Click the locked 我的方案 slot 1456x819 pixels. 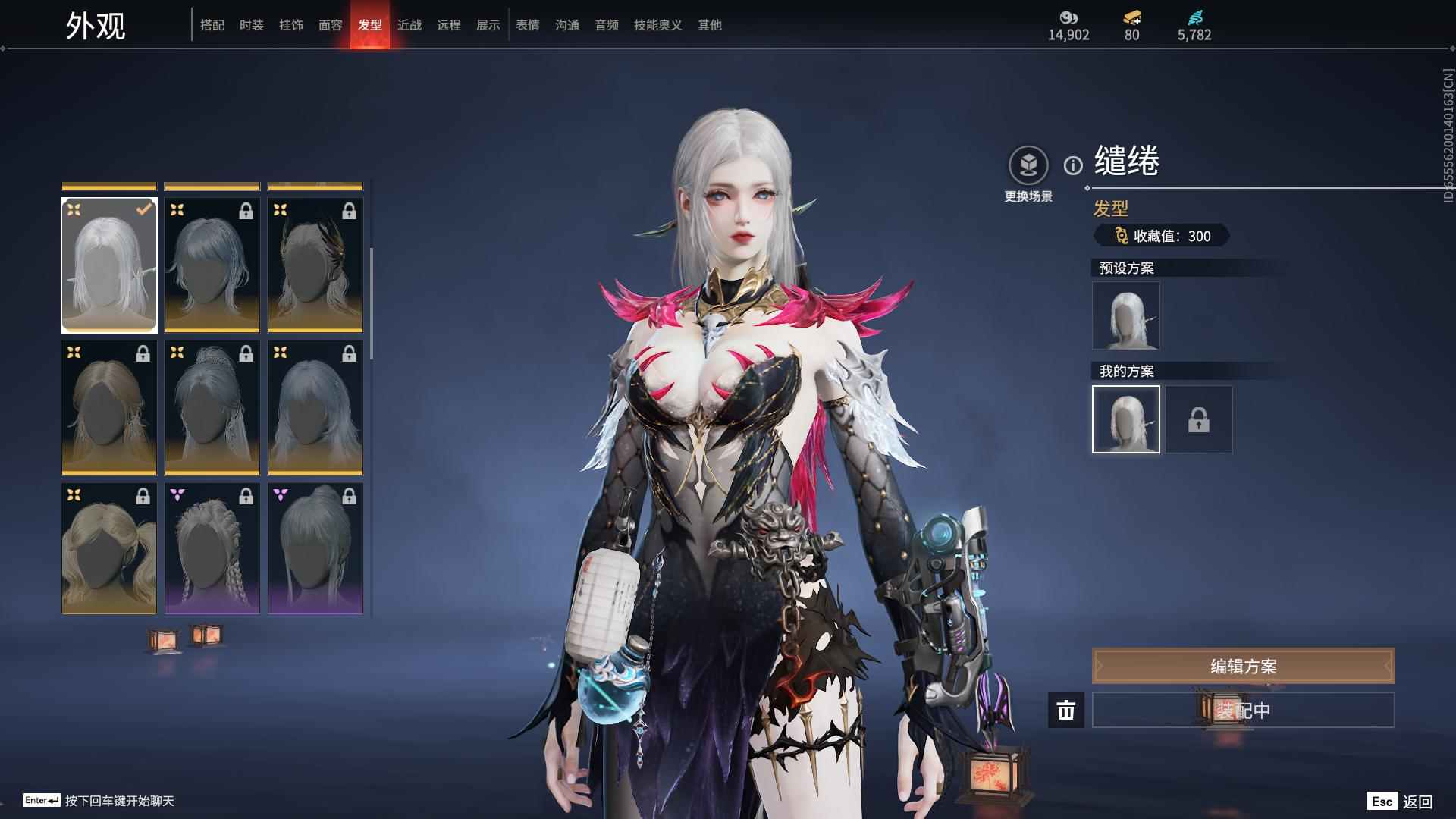coord(1199,419)
